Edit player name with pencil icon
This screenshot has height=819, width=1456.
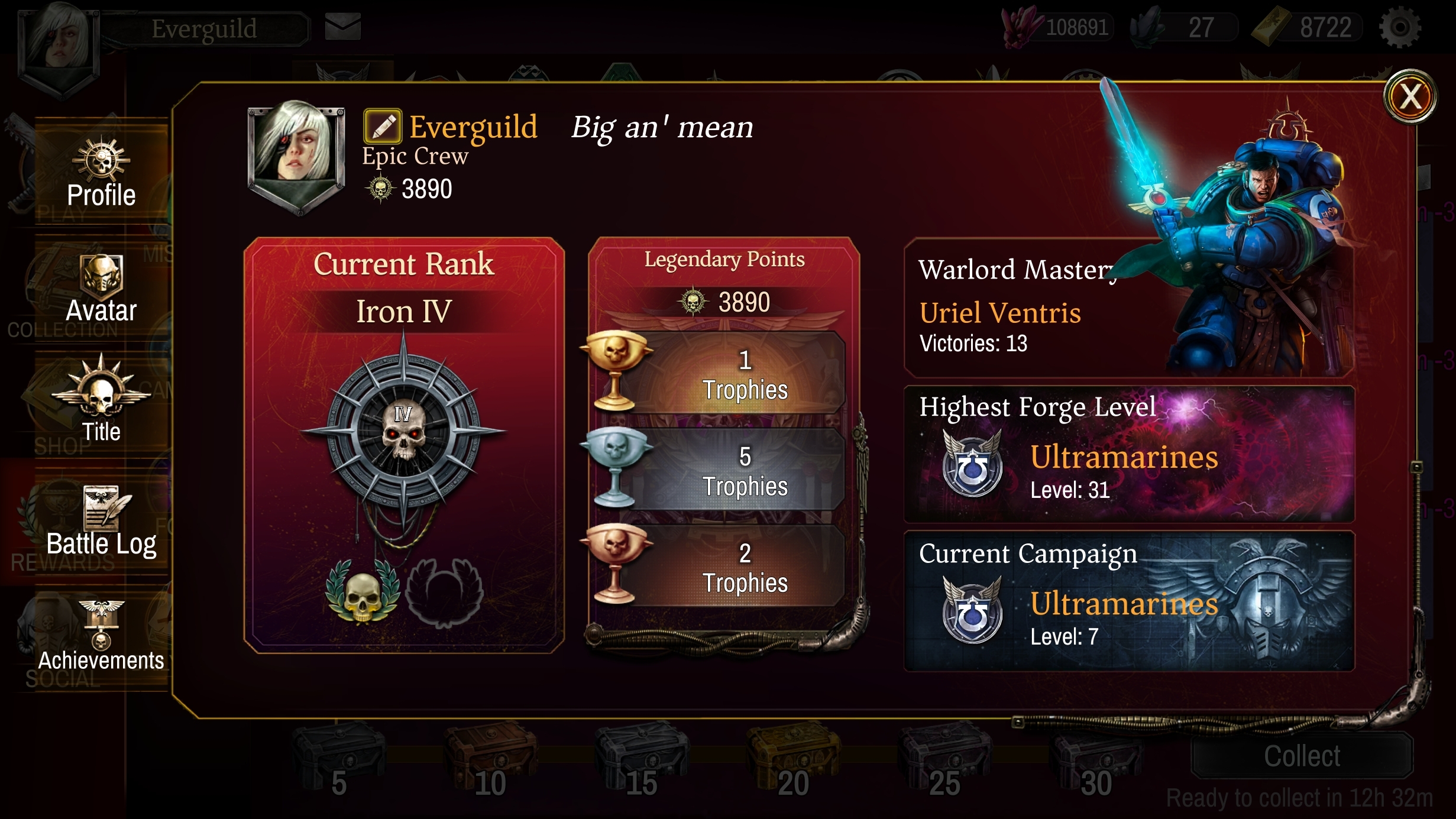click(x=382, y=126)
